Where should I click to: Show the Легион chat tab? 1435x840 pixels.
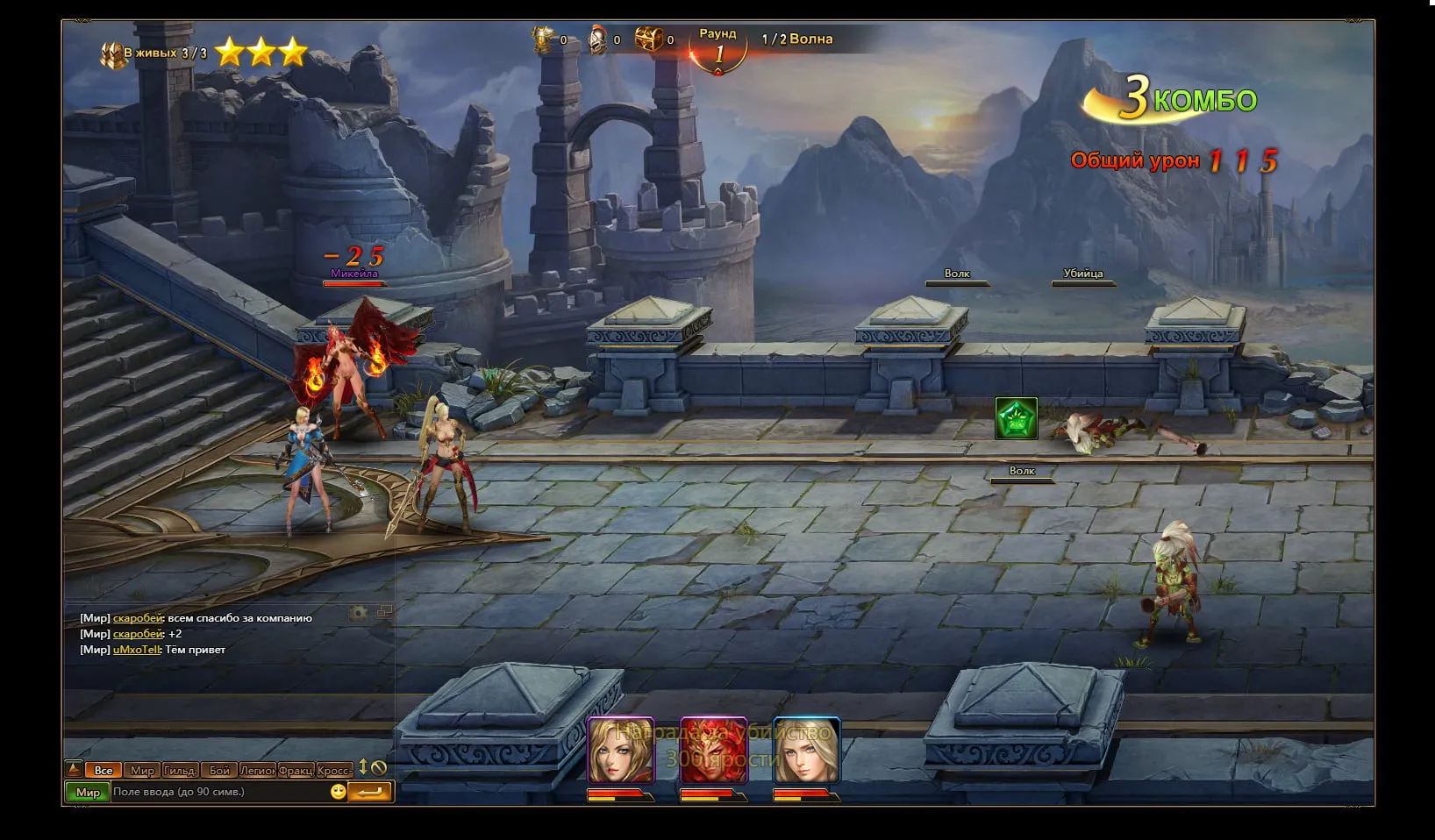[258, 770]
